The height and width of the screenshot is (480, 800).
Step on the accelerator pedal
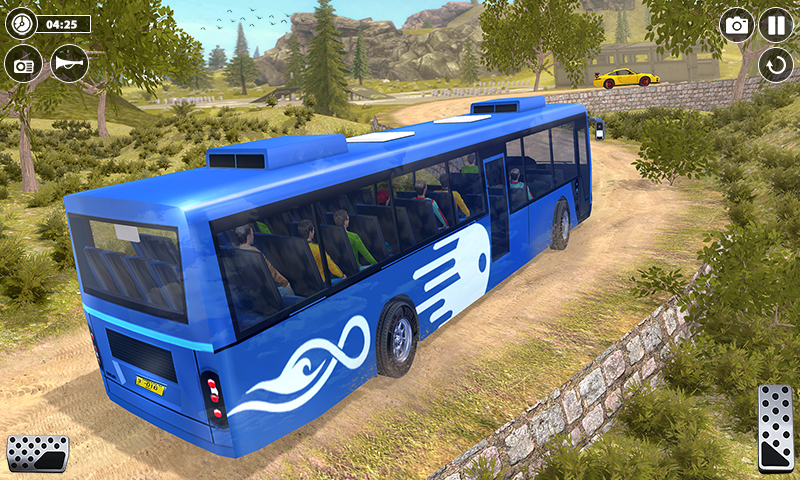pos(776,427)
